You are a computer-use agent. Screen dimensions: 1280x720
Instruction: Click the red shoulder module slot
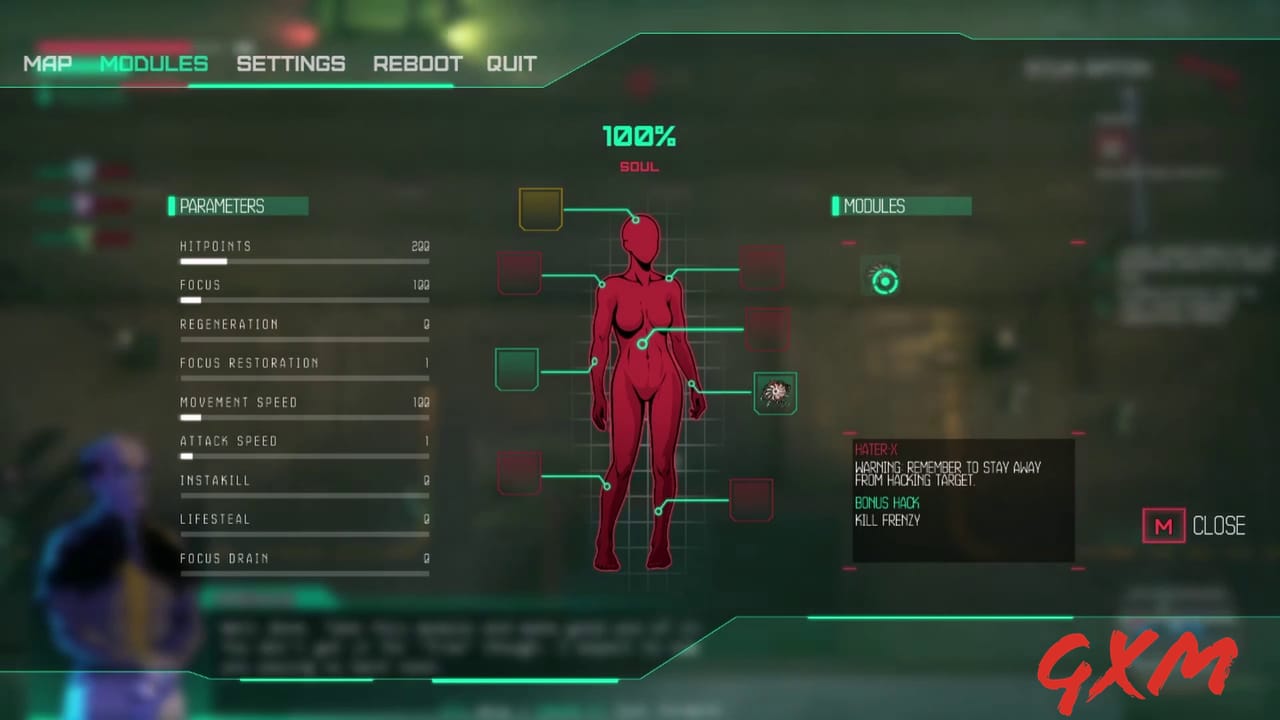coord(518,272)
